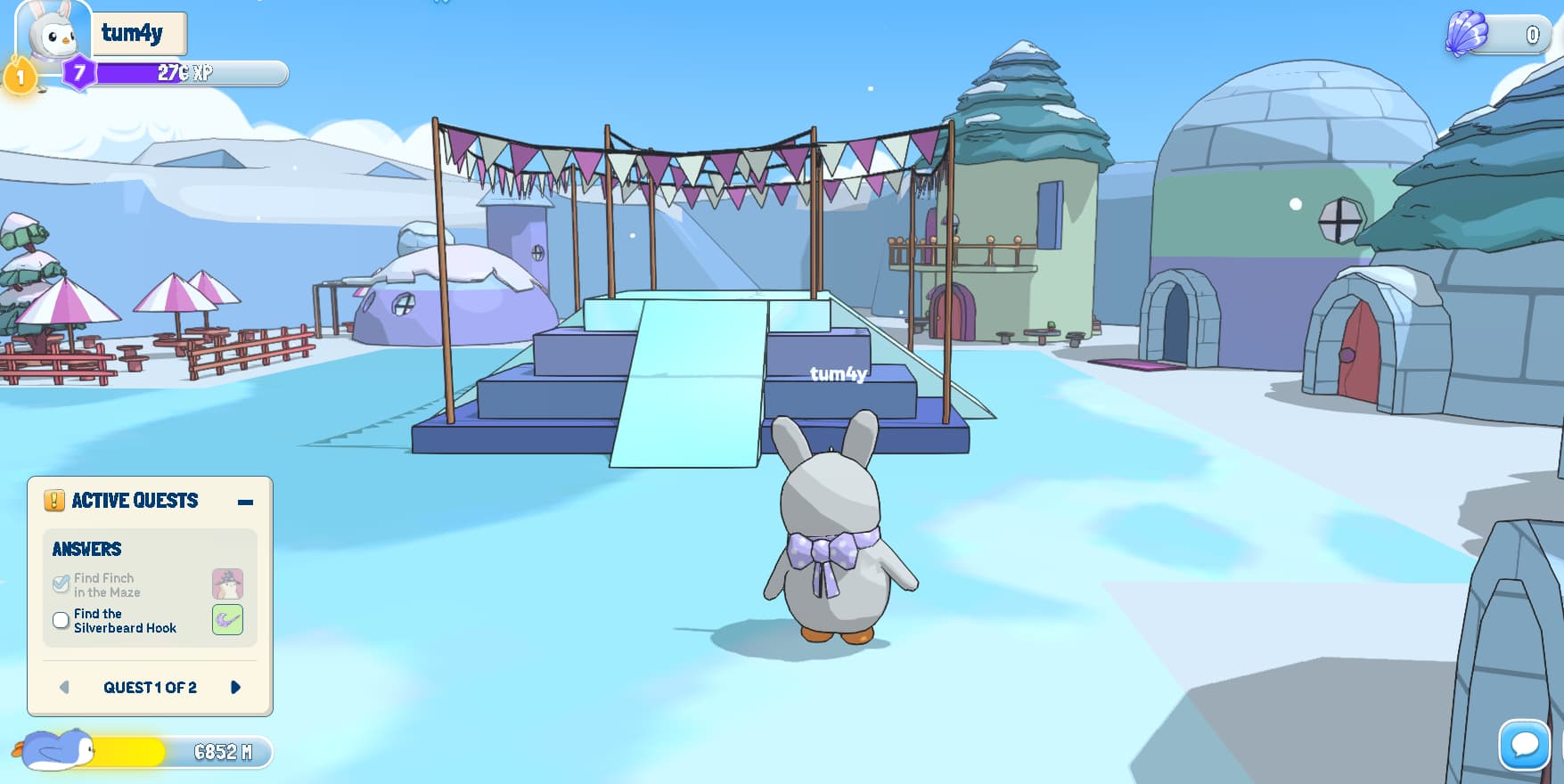The image size is (1564, 784).
Task: Open the chat speech bubble button
Action: 1524,745
